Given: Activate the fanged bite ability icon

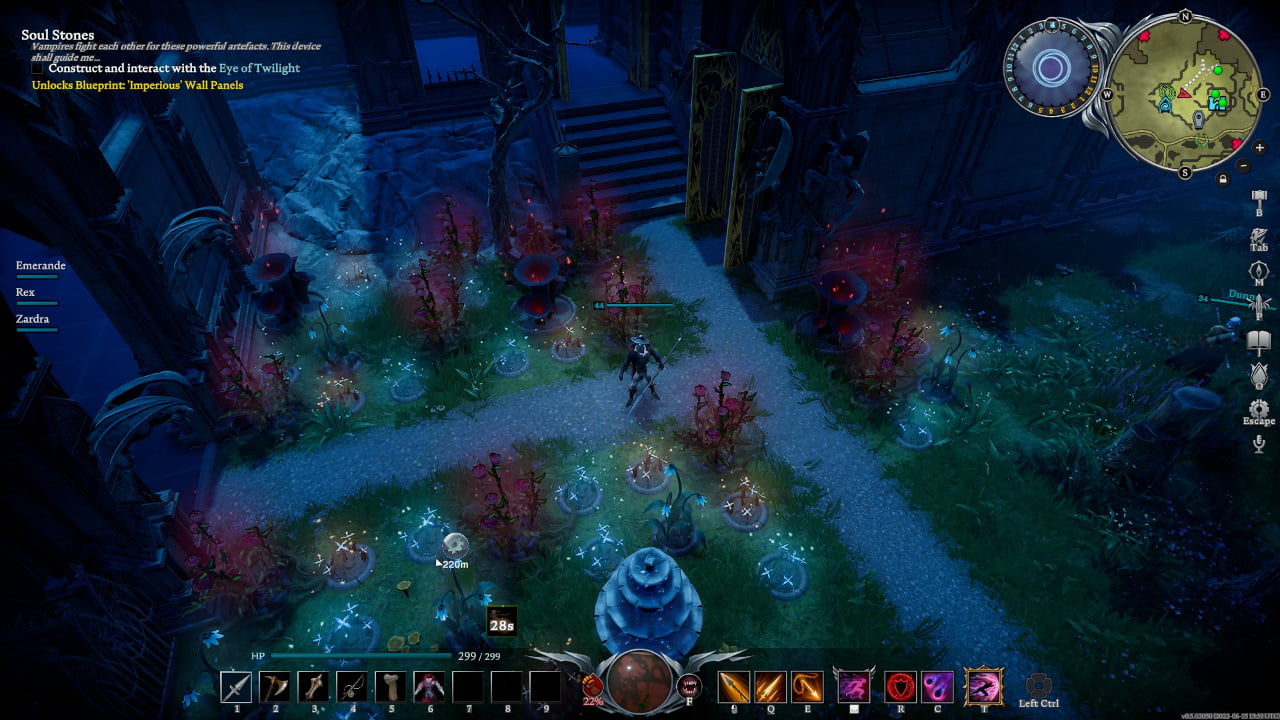Looking at the screenshot, I should (688, 686).
